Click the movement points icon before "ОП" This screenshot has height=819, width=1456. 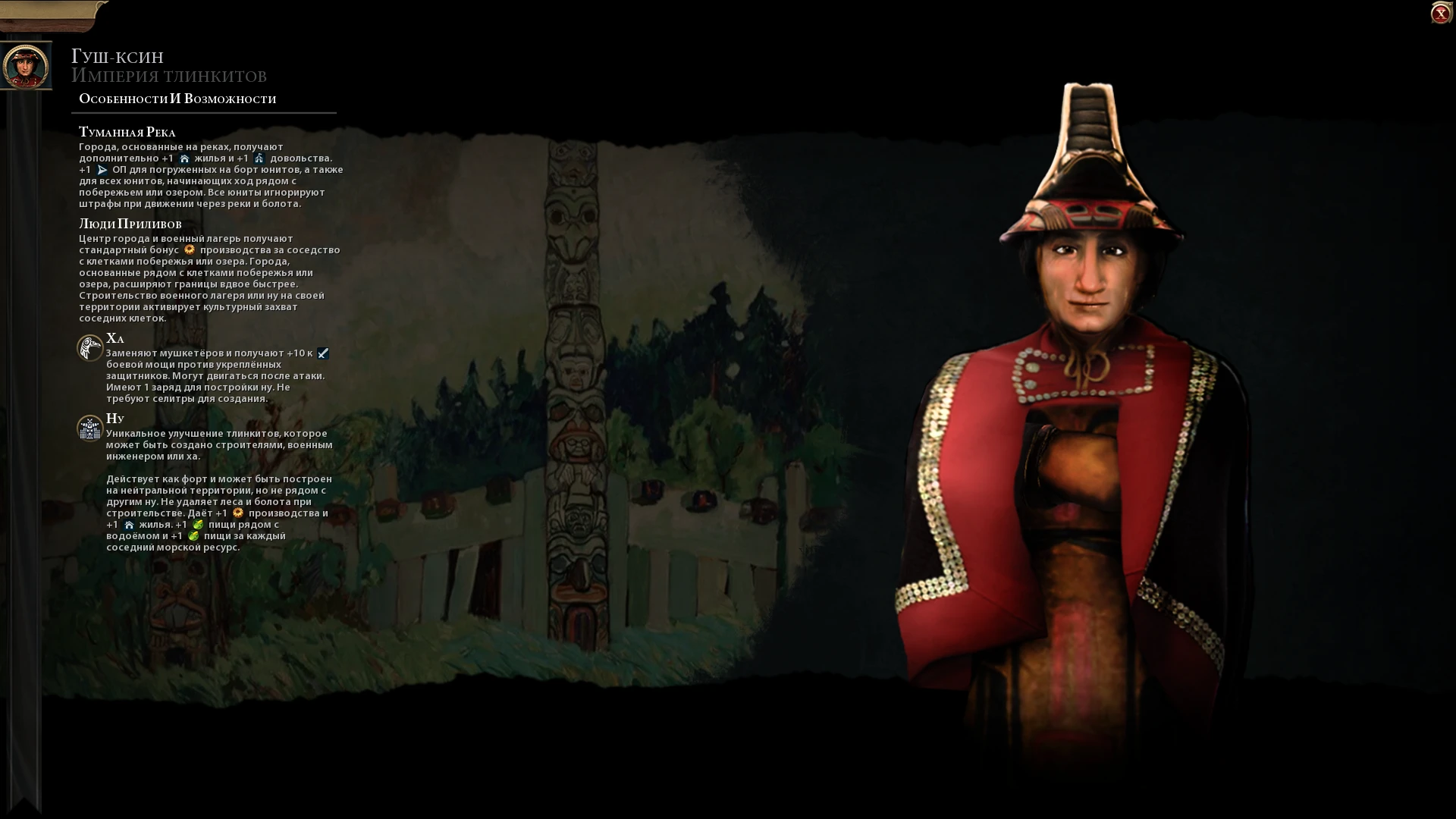[102, 171]
